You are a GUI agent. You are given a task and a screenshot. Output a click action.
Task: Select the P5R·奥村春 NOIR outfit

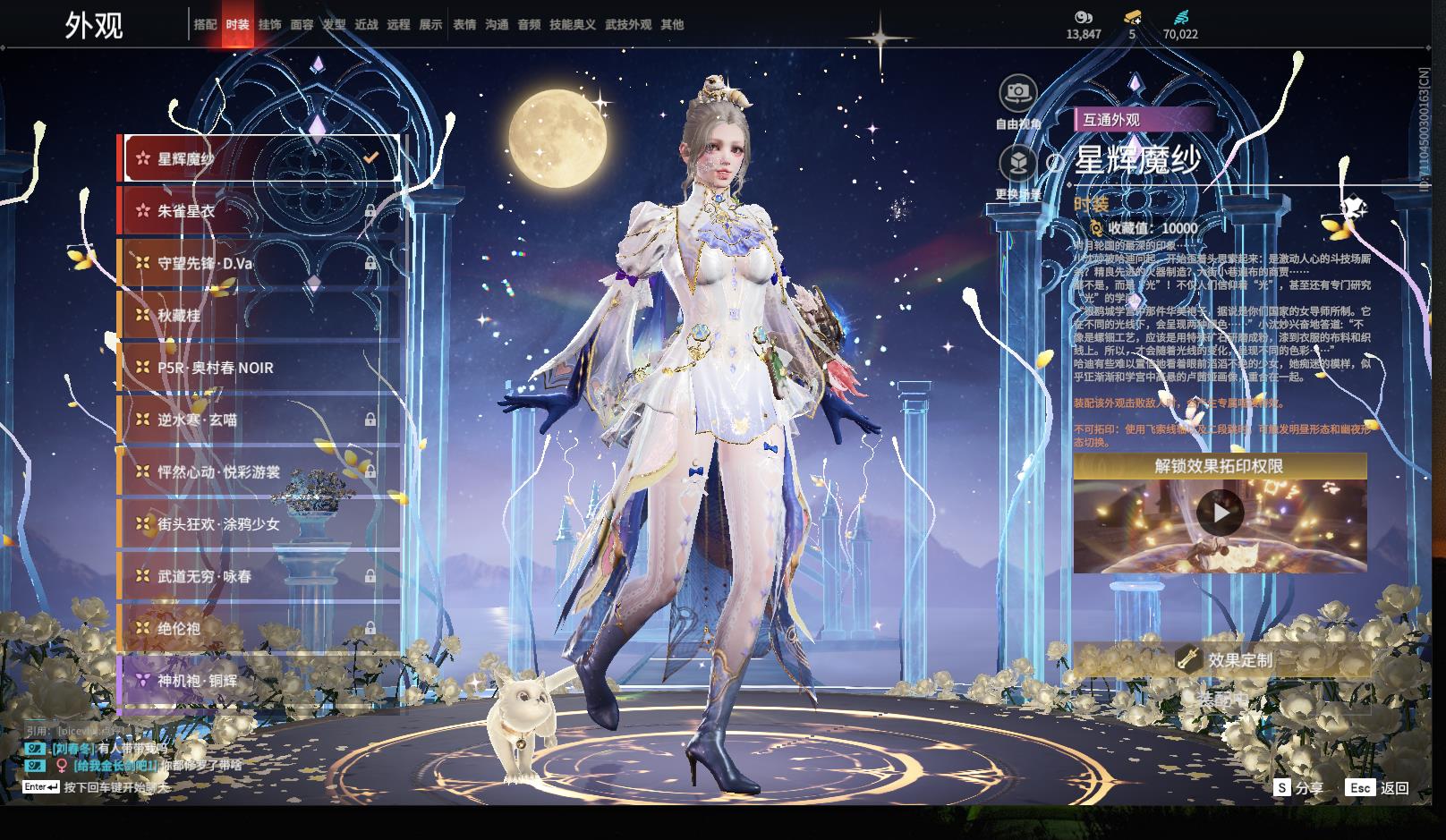[x=259, y=368]
